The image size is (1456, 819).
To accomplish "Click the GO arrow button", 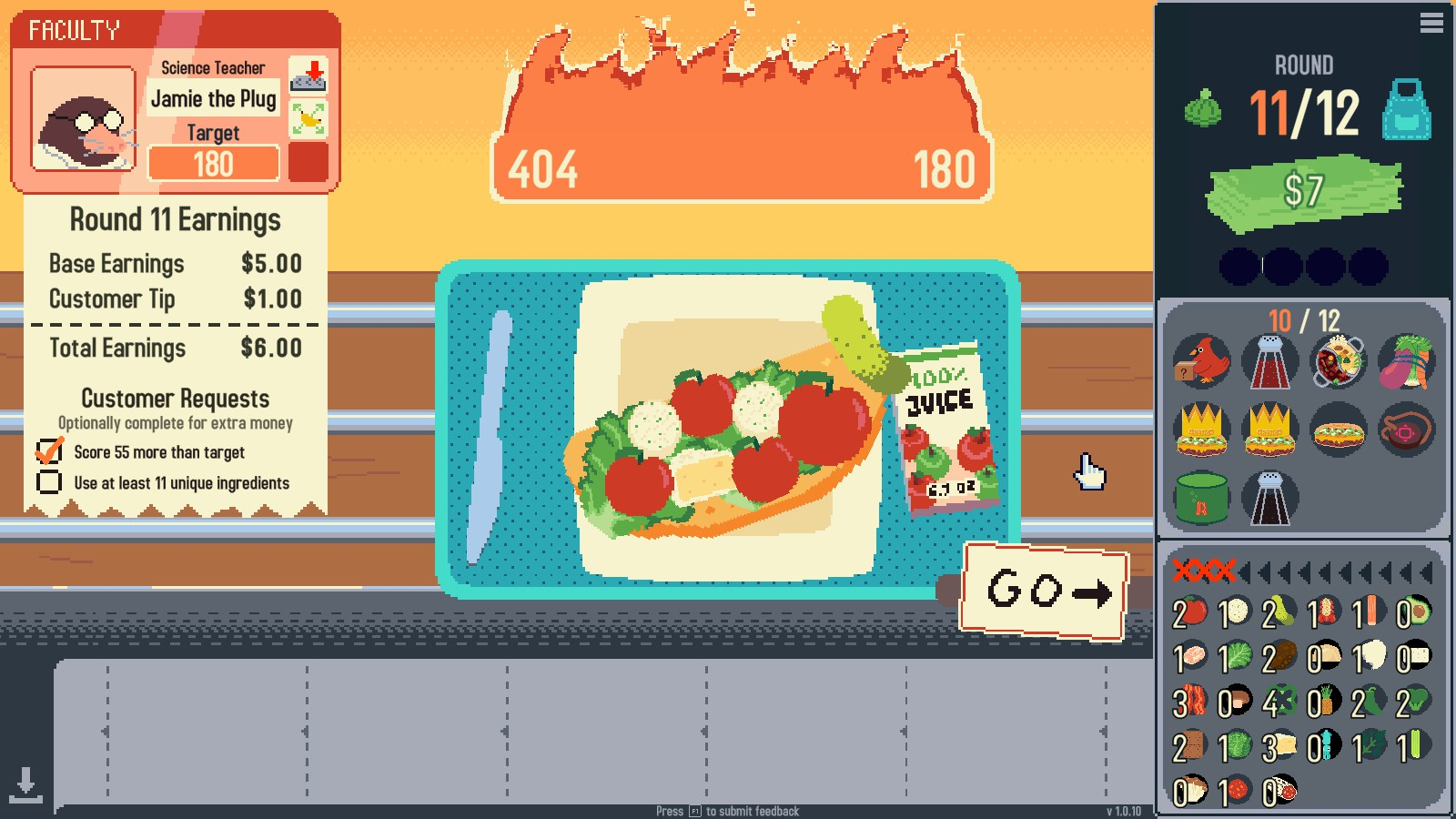I will (1046, 591).
